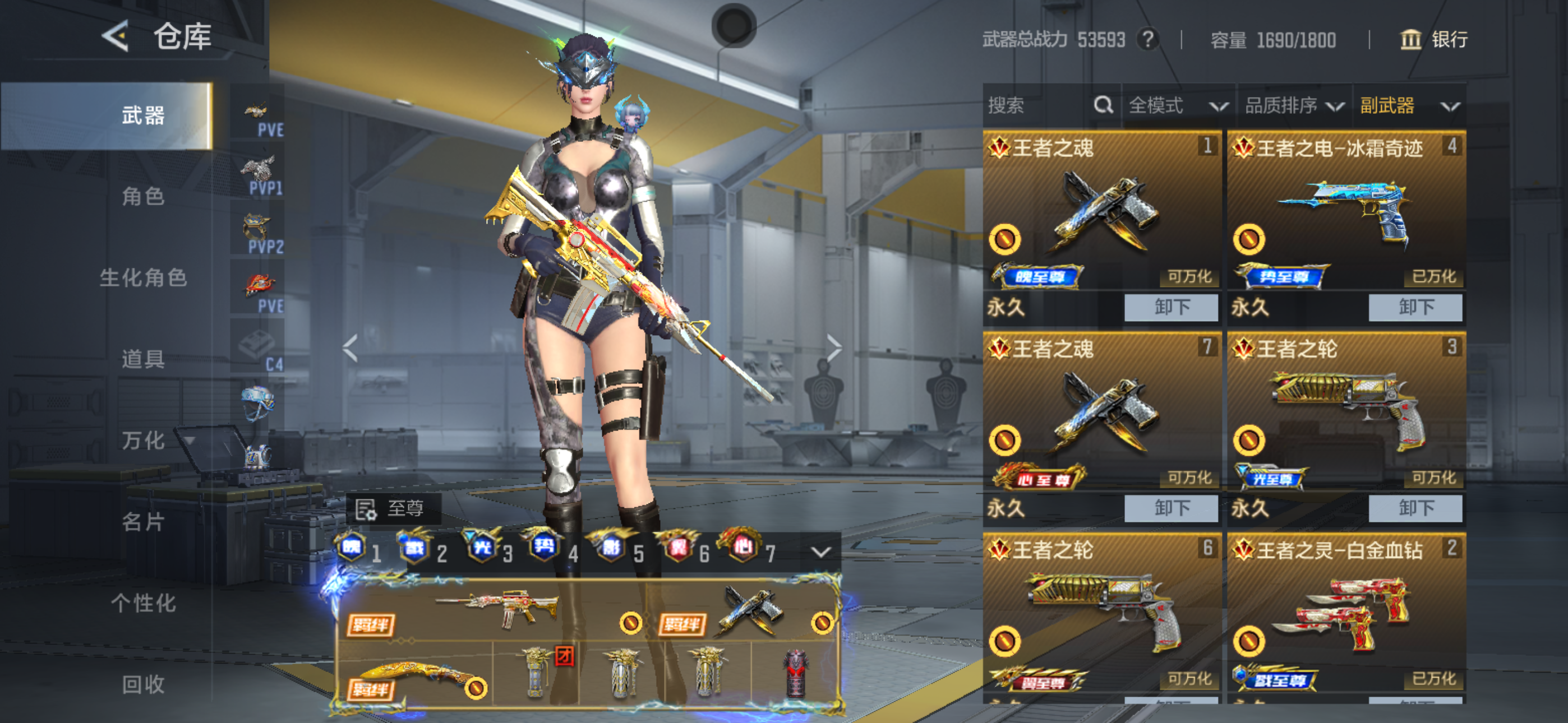Go back using the arrow beside 仓库
This screenshot has width=1568, height=723.
pos(116,36)
